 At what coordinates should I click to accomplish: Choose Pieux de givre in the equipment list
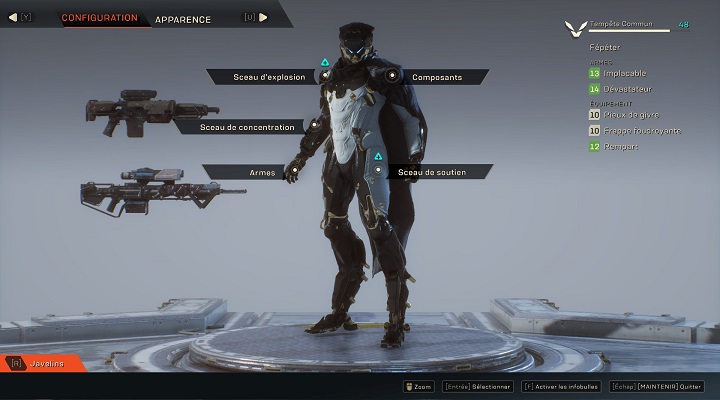pos(630,115)
